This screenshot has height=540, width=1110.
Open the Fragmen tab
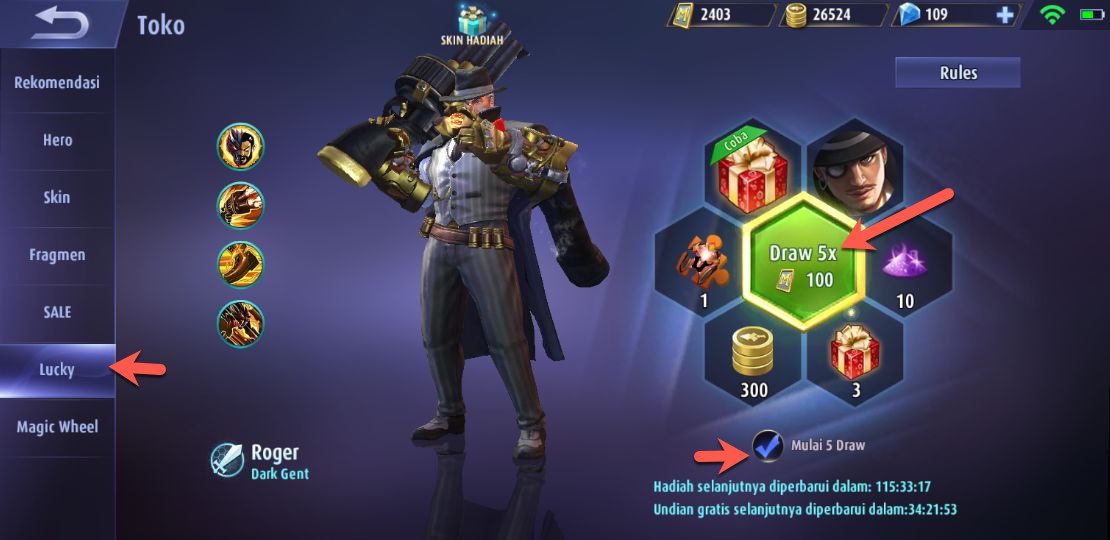click(57, 255)
